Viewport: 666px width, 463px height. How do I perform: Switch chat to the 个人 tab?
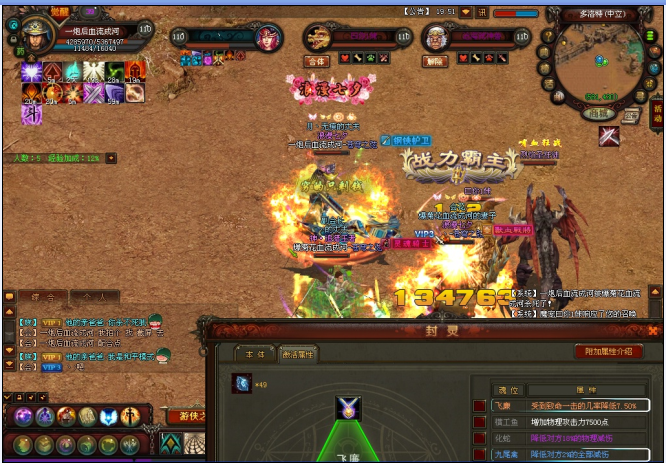[94, 297]
